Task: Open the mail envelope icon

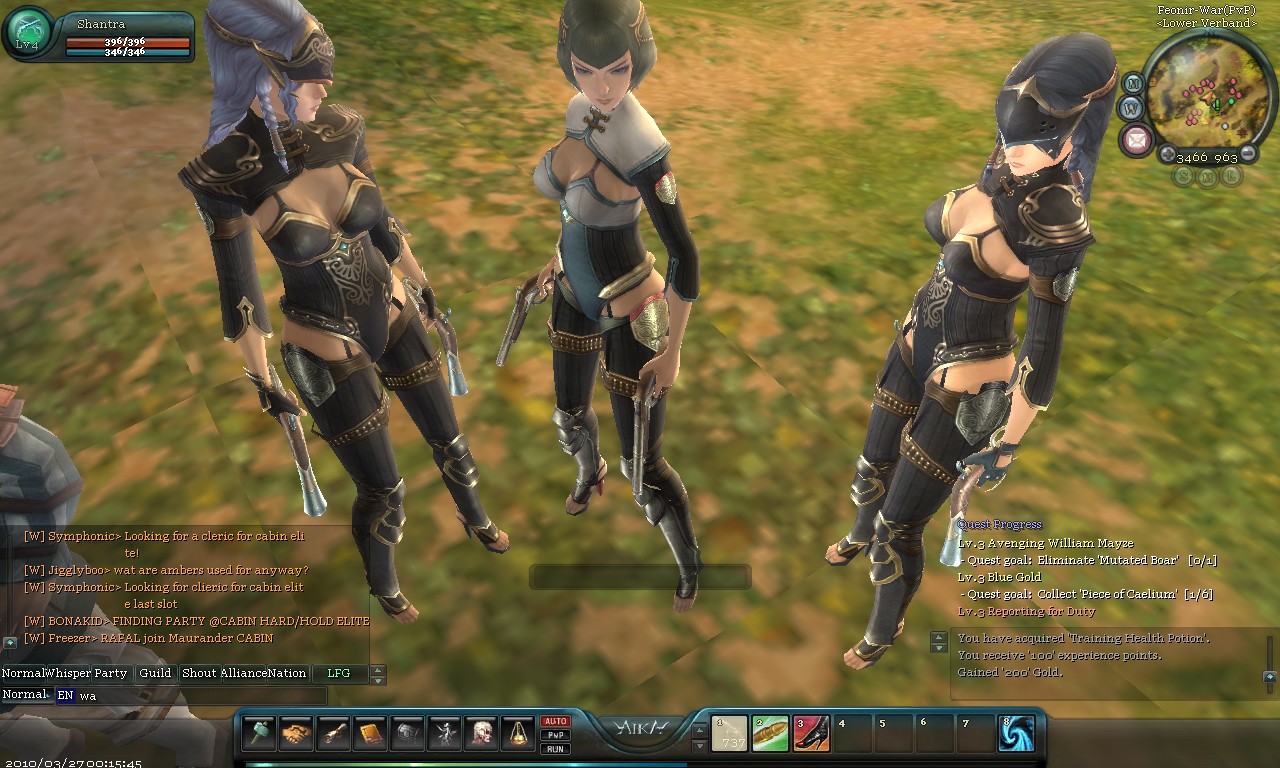Action: (1136, 139)
